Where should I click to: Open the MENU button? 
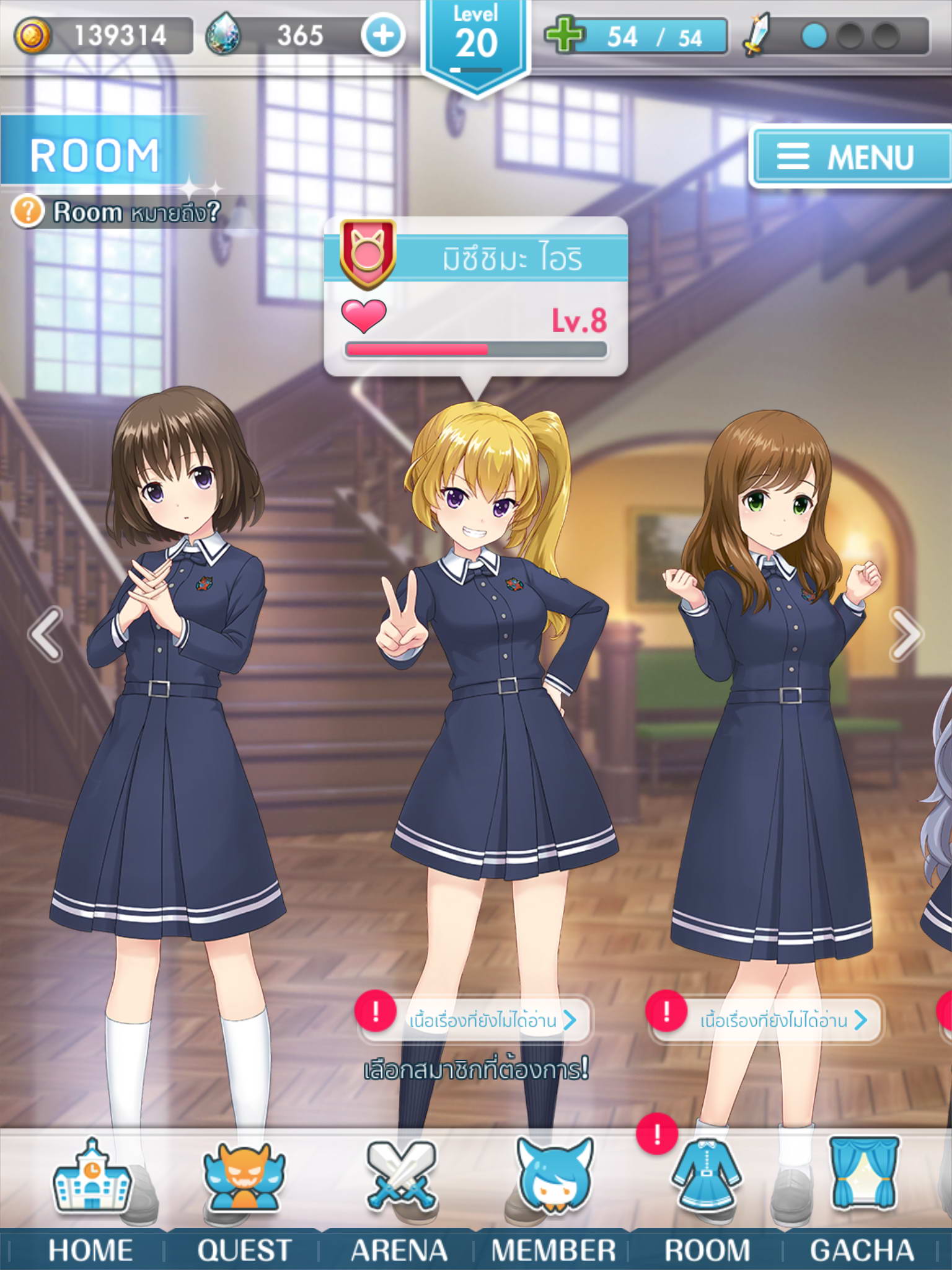coord(850,156)
